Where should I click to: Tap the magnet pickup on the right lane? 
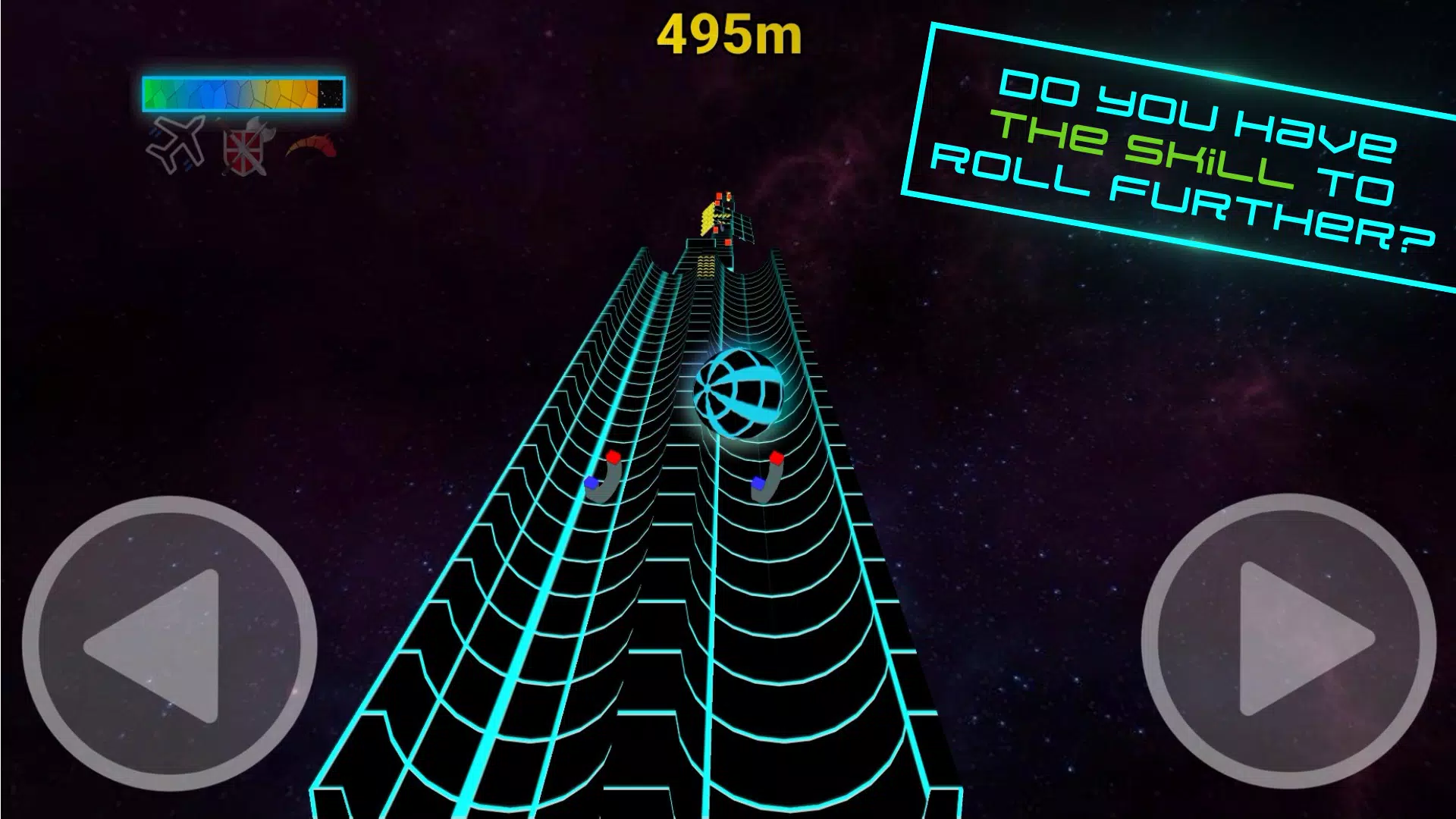click(768, 478)
